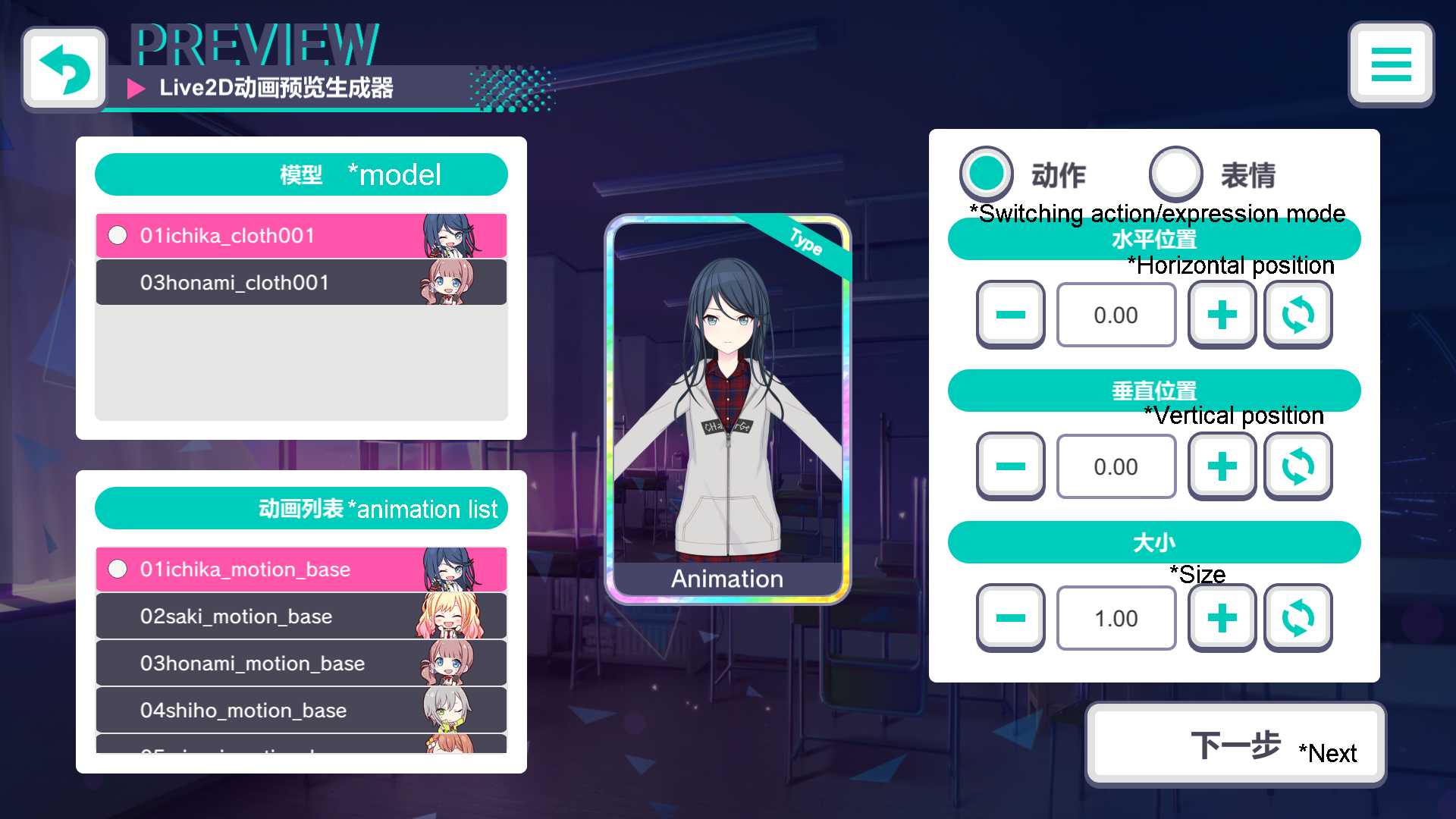Viewport: 1456px width, 819px height.
Task: Select the 01ichika_cloth001 model
Action: [x=300, y=236]
